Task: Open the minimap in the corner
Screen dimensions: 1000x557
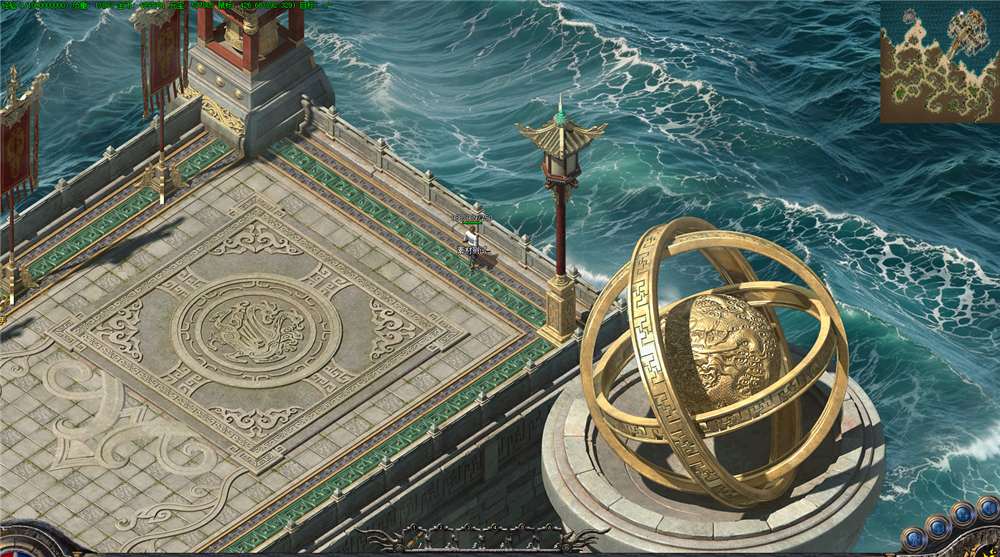Action: pyautogui.click(x=939, y=61)
